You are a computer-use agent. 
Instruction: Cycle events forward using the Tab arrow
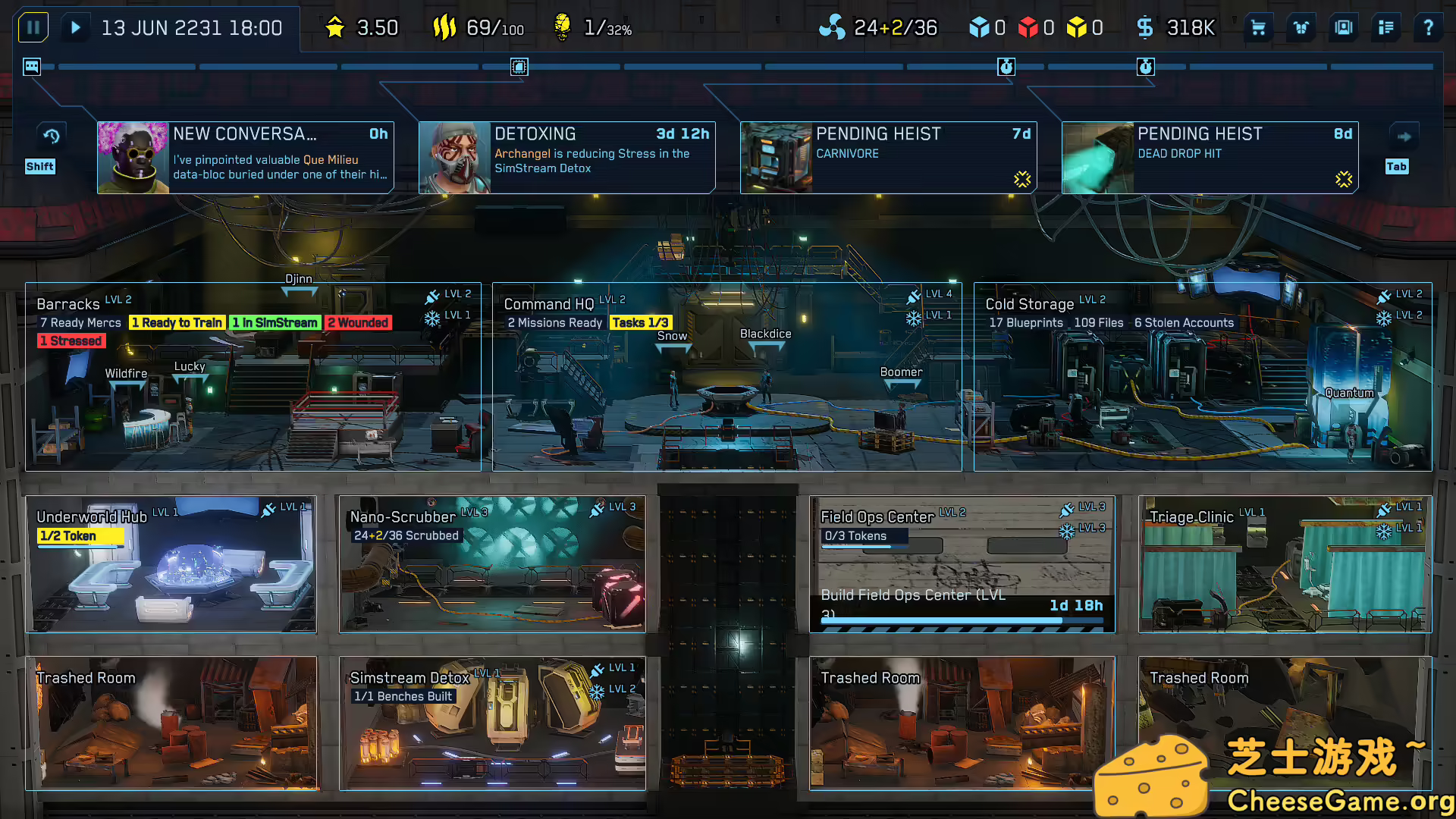click(x=1404, y=136)
